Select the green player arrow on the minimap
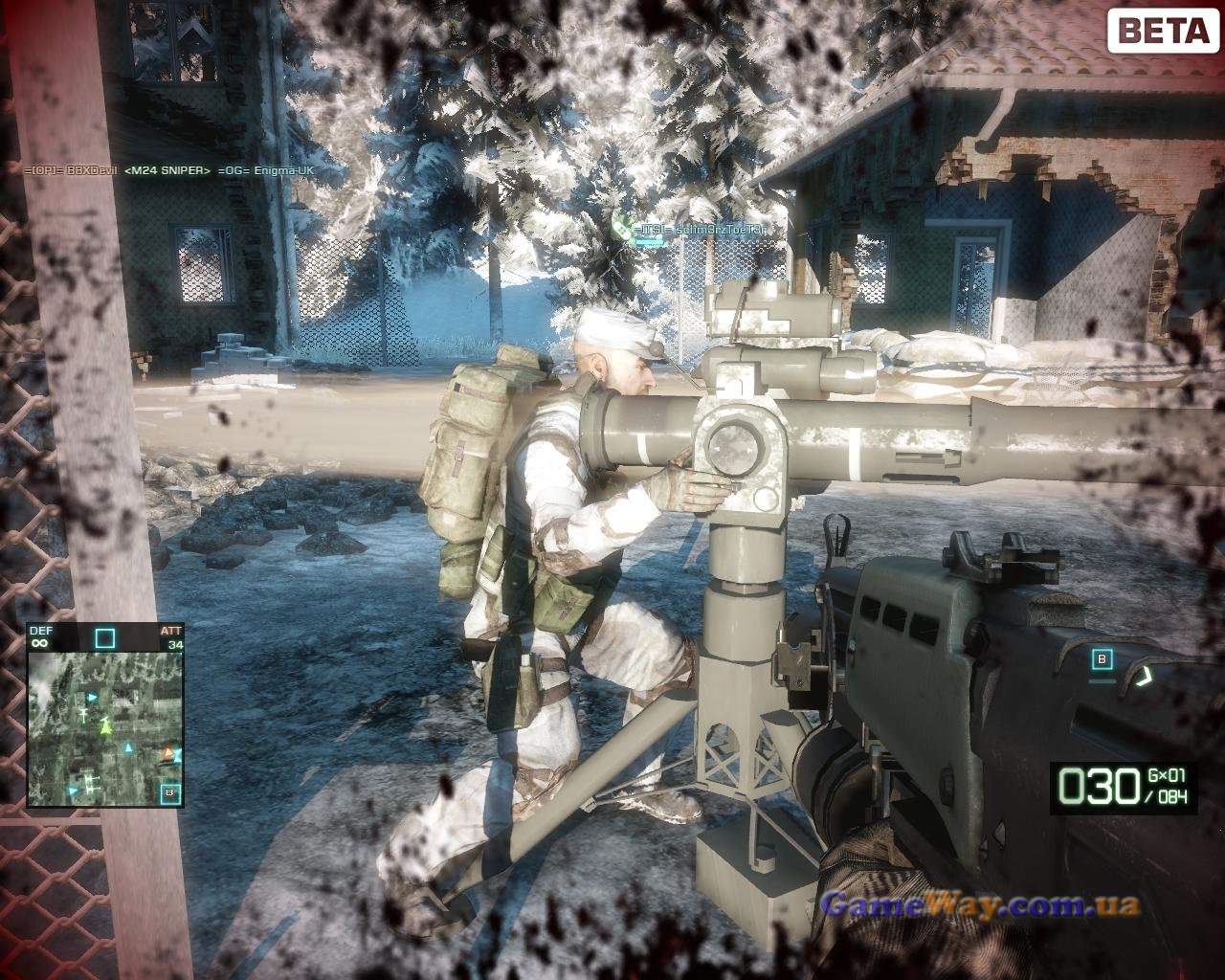This screenshot has width=1225, height=980. (106, 726)
